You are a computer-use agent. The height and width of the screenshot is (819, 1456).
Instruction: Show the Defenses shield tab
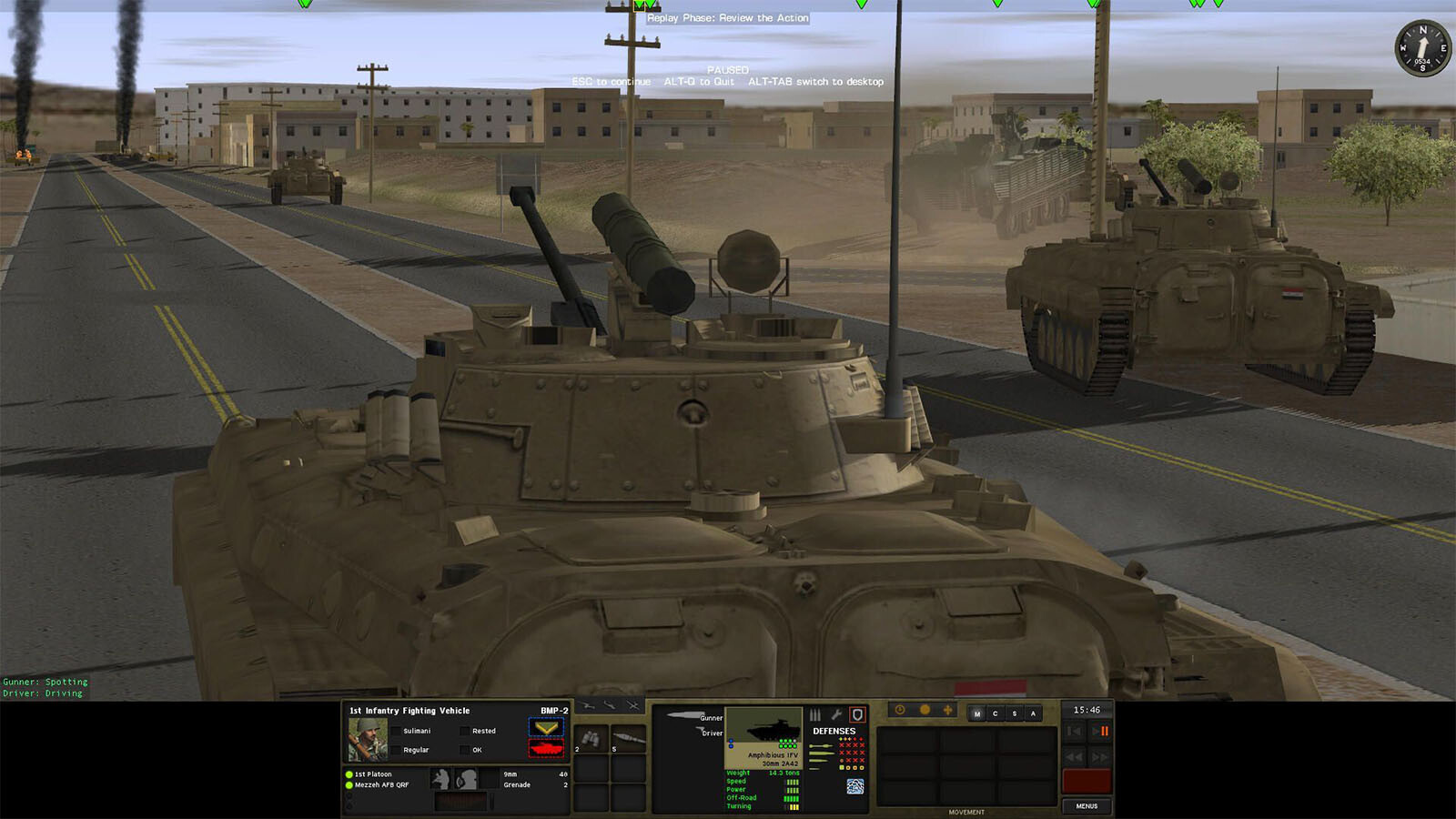pos(856,715)
